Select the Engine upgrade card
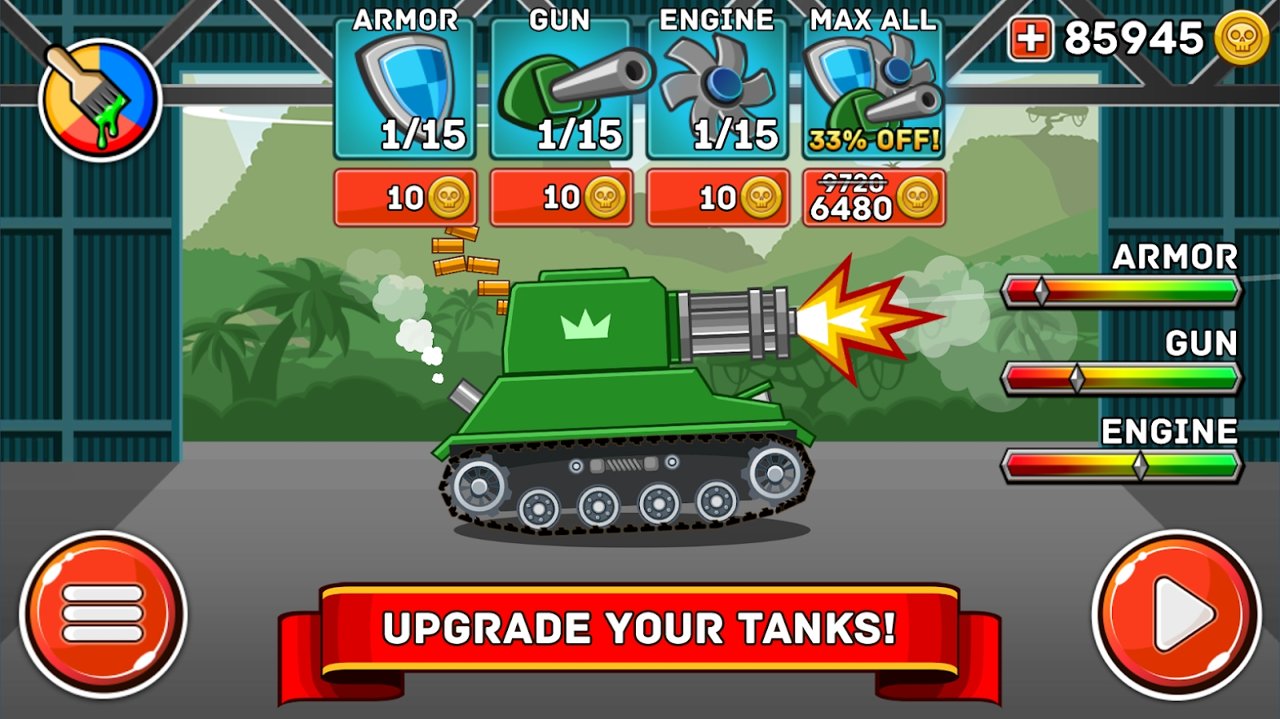Image resolution: width=1280 pixels, height=719 pixels. click(x=717, y=90)
